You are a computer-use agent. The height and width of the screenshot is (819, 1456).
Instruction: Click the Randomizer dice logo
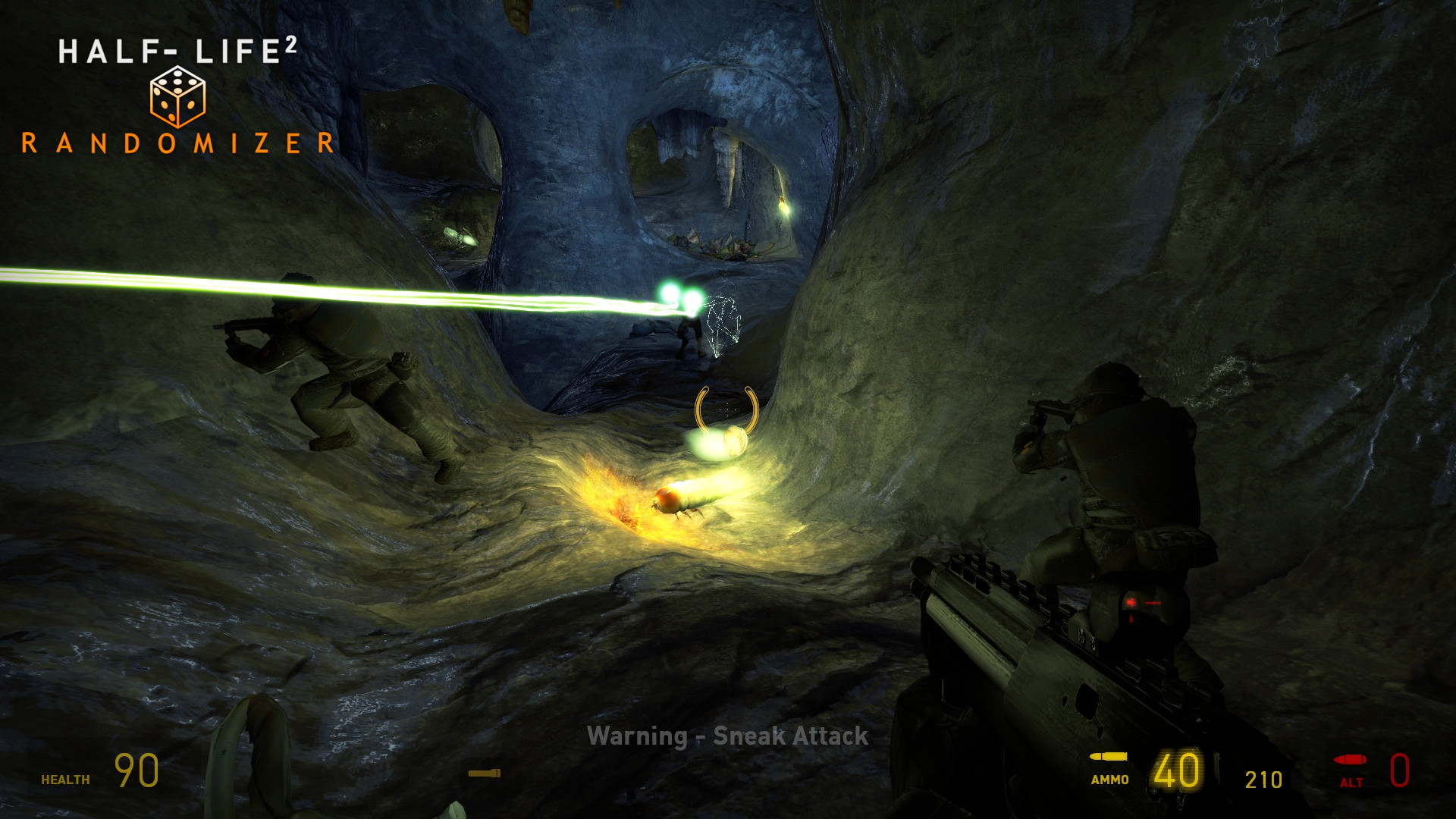coord(177,97)
